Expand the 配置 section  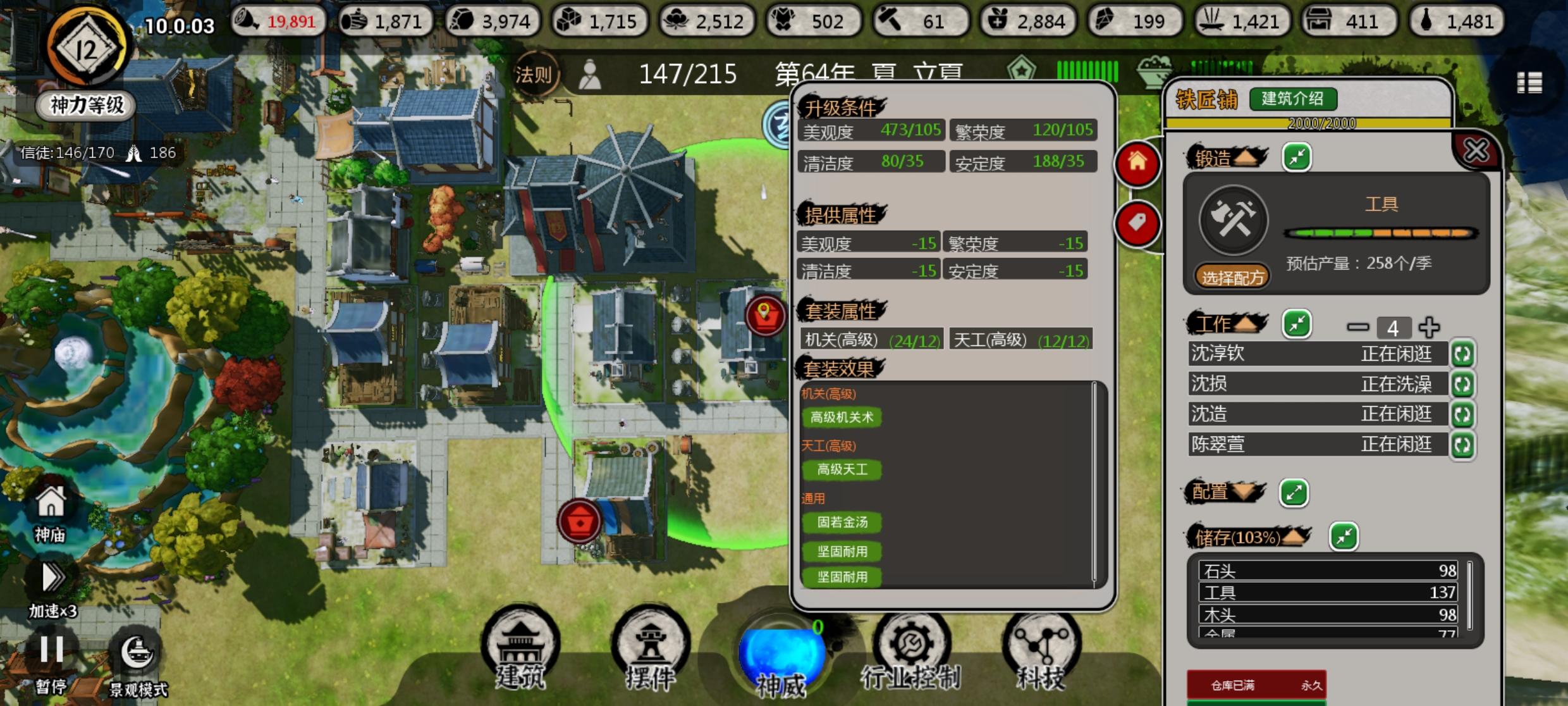pos(1294,493)
